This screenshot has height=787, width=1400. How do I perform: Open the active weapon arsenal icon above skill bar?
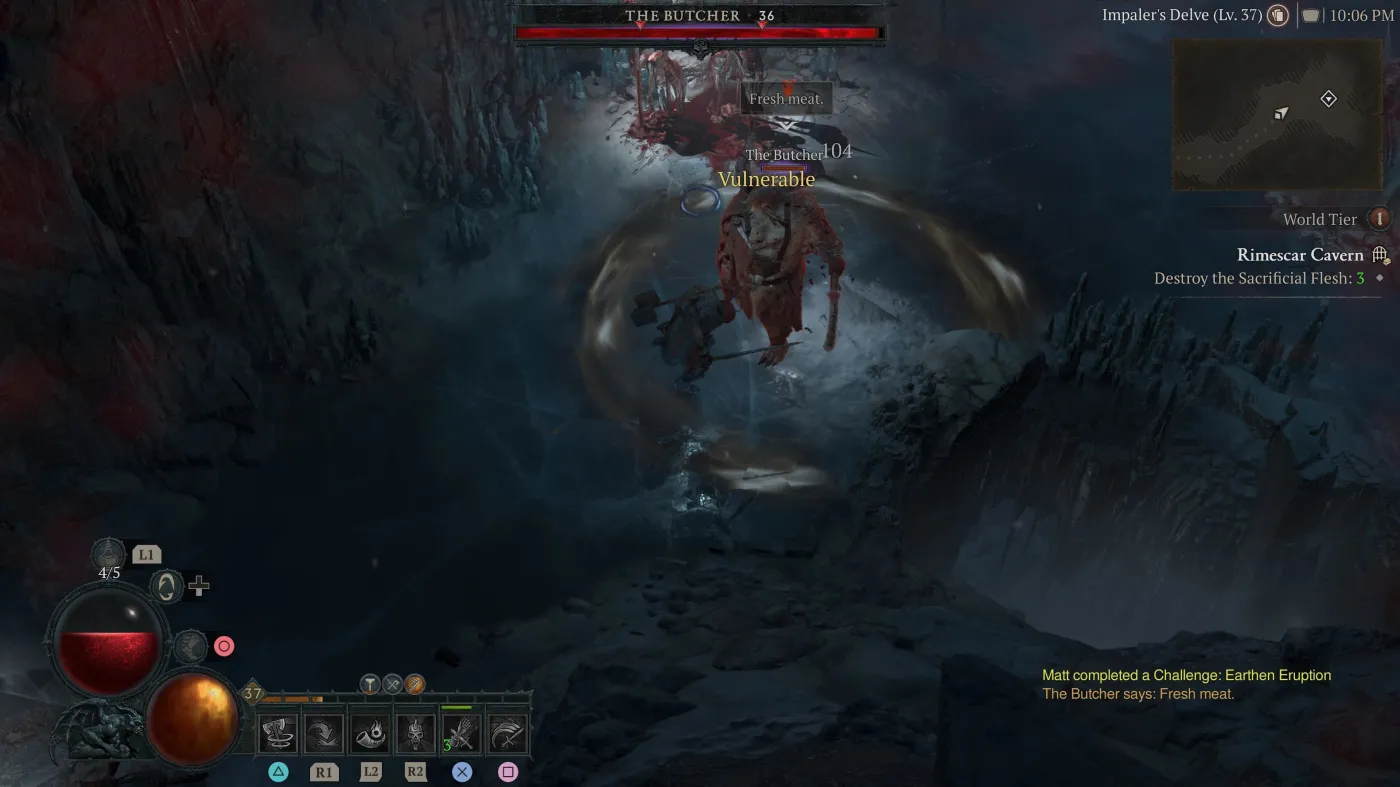pos(414,685)
